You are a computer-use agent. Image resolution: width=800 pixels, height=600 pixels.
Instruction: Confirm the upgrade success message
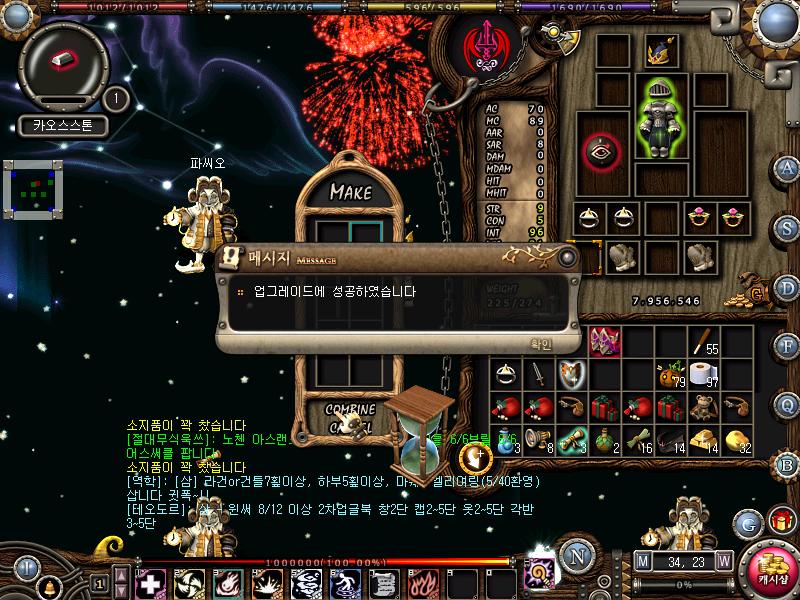point(540,343)
